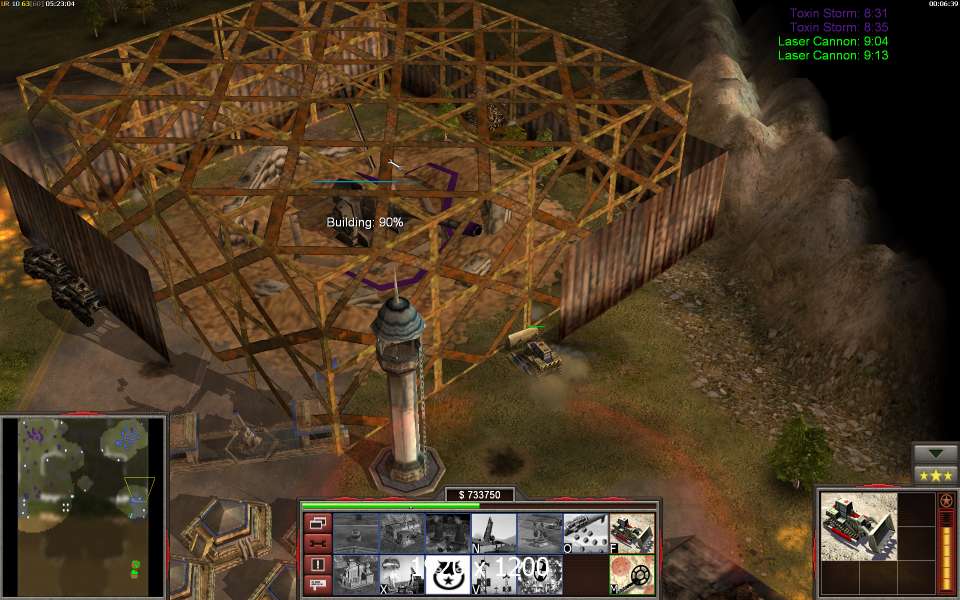Select the gun turret defense build icon
The image size is (960, 600).
pos(539,532)
